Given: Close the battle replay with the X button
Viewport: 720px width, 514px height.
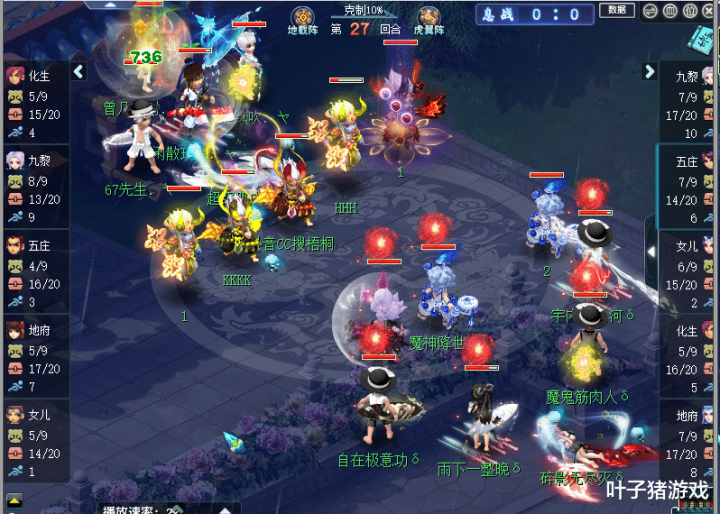Looking at the screenshot, I should [709, 11].
